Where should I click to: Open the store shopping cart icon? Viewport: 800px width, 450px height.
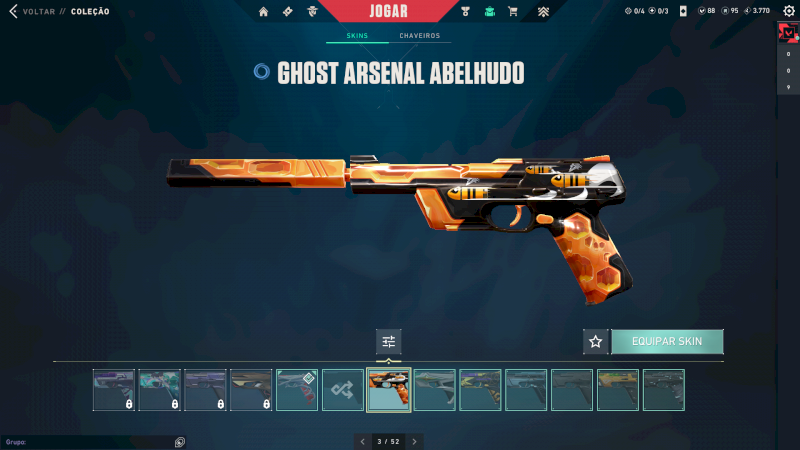pos(513,12)
